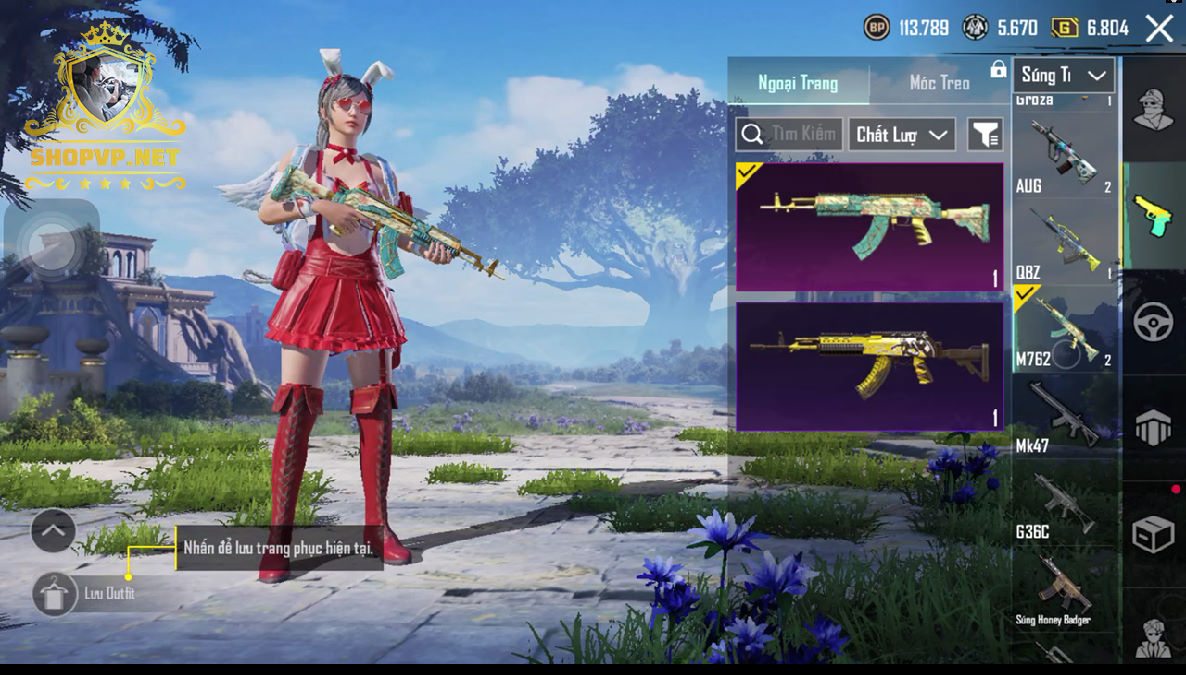This screenshot has width=1186, height=675.
Task: Save the current outfit with Lưu Outfit
Action: pyautogui.click(x=55, y=594)
